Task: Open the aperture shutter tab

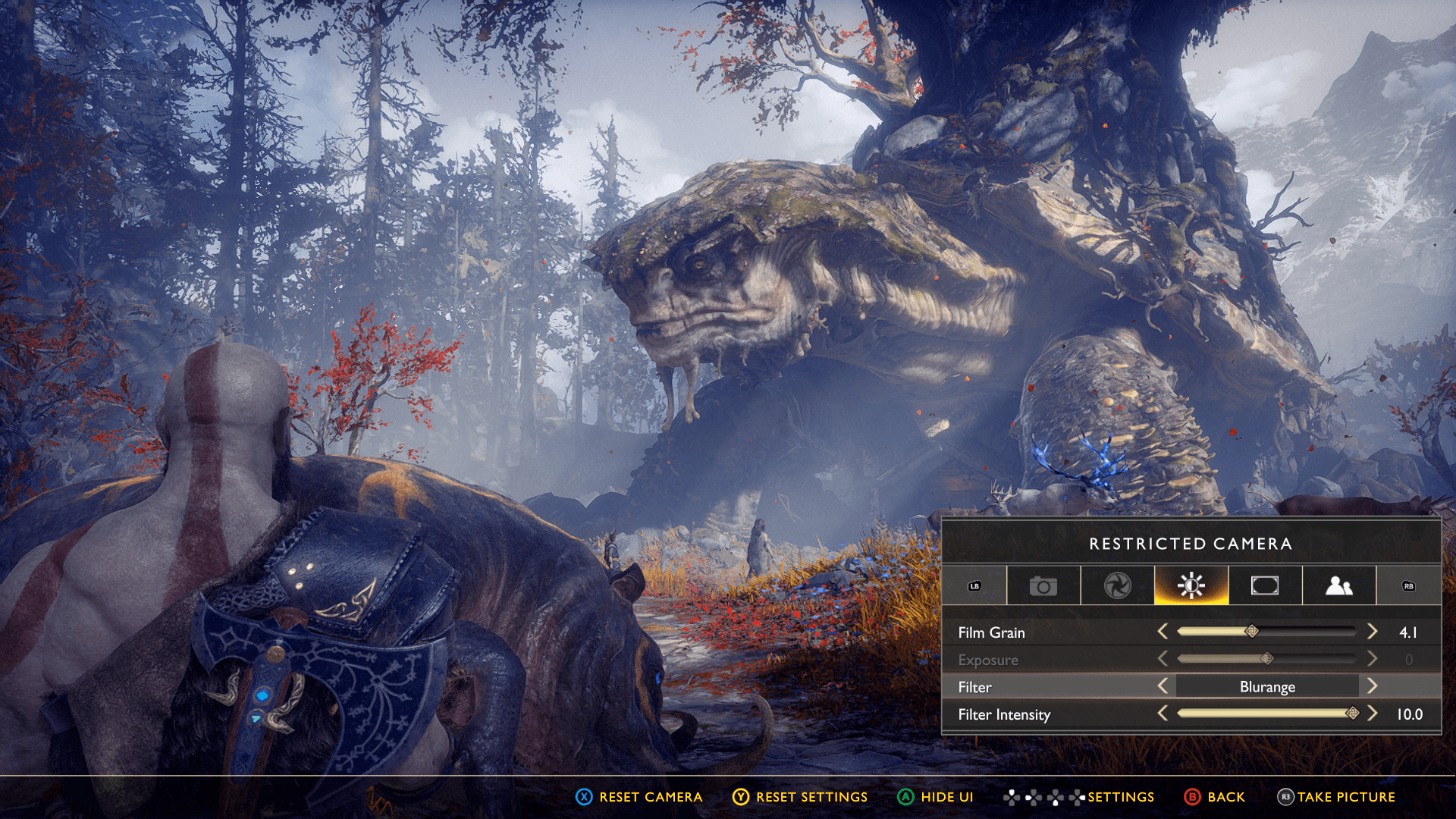Action: point(1117,586)
